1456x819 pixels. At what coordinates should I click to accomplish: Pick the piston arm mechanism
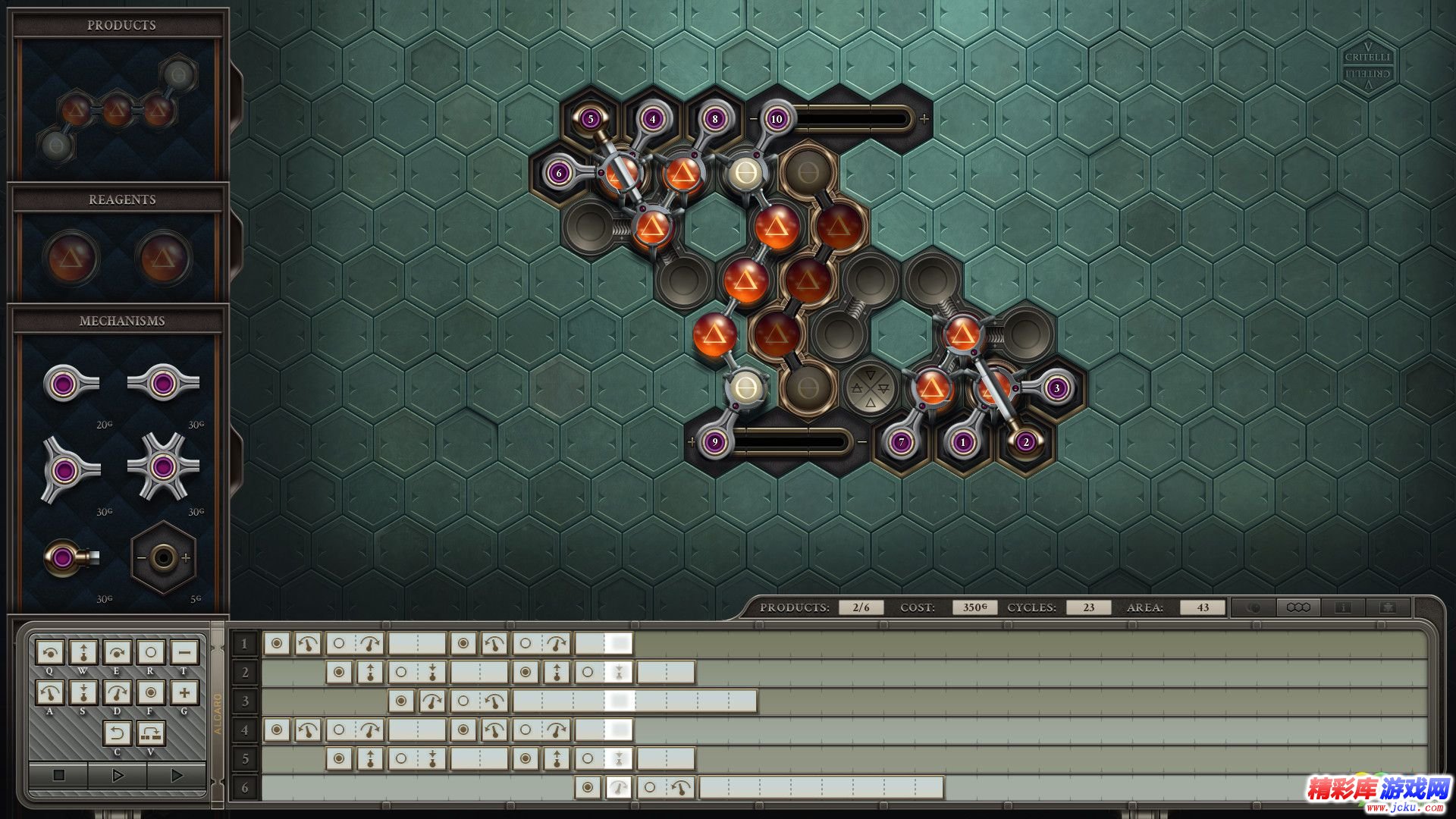(x=70, y=558)
